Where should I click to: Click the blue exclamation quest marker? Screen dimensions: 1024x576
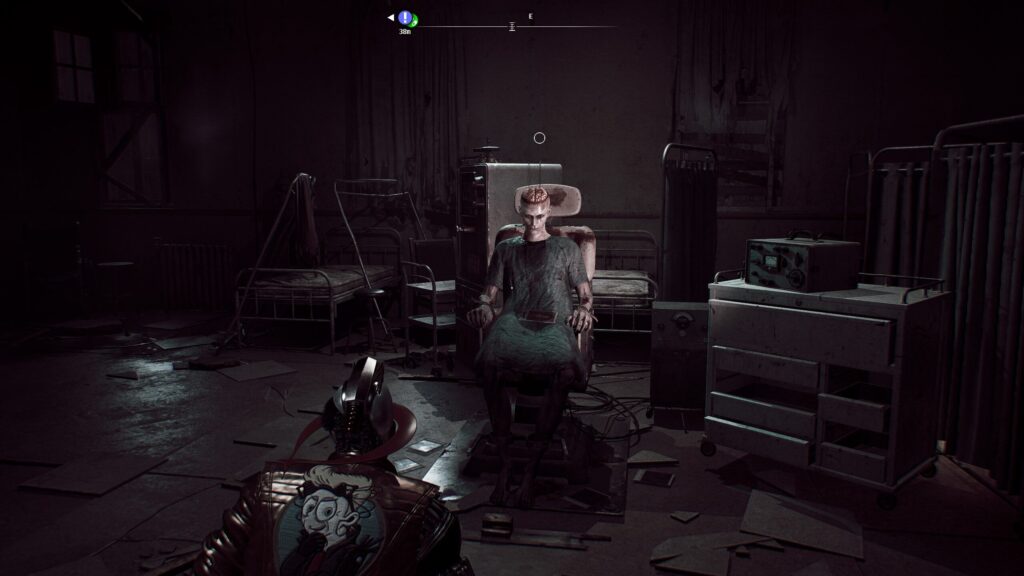click(404, 17)
